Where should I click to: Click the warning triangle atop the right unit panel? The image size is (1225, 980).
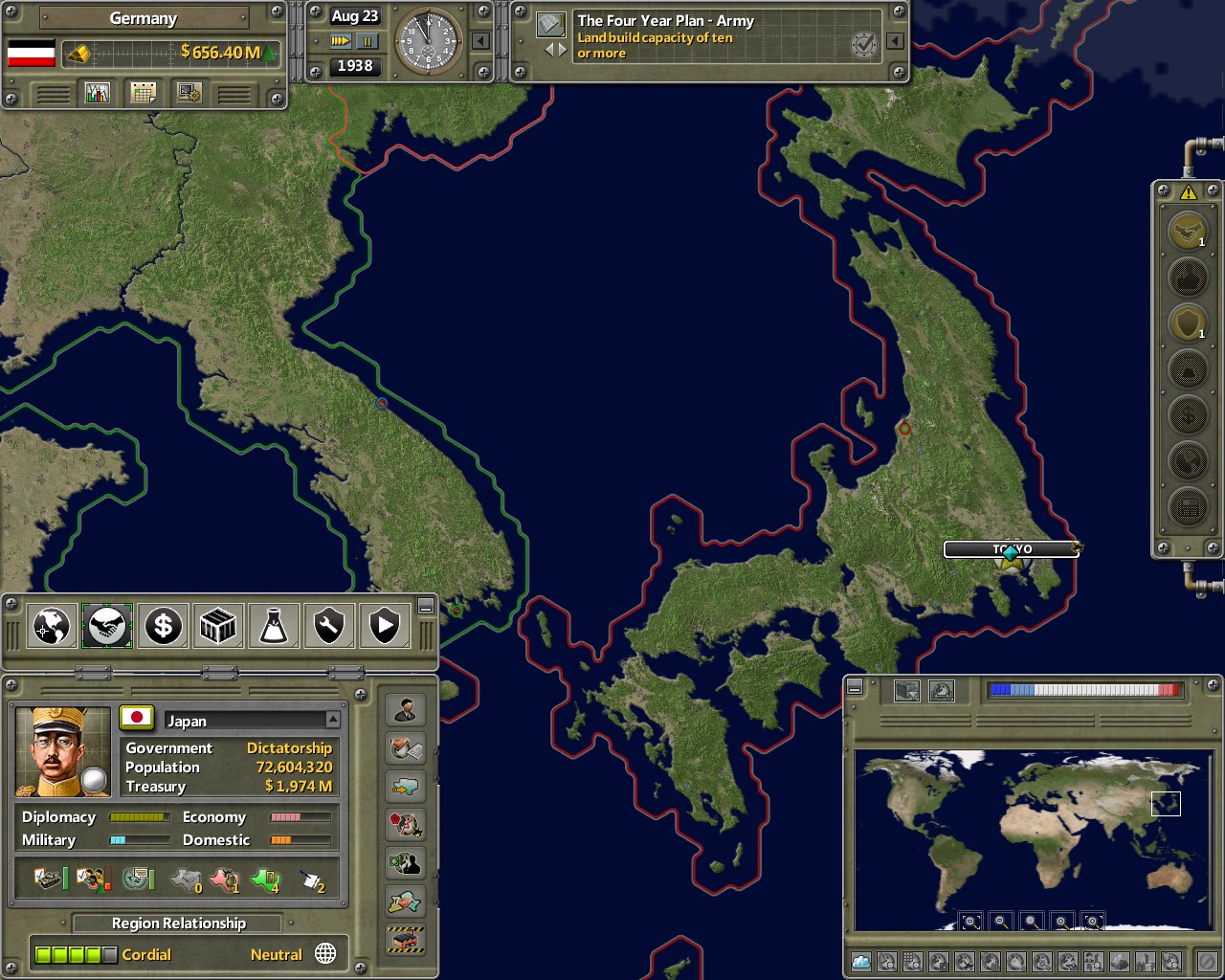1187,194
